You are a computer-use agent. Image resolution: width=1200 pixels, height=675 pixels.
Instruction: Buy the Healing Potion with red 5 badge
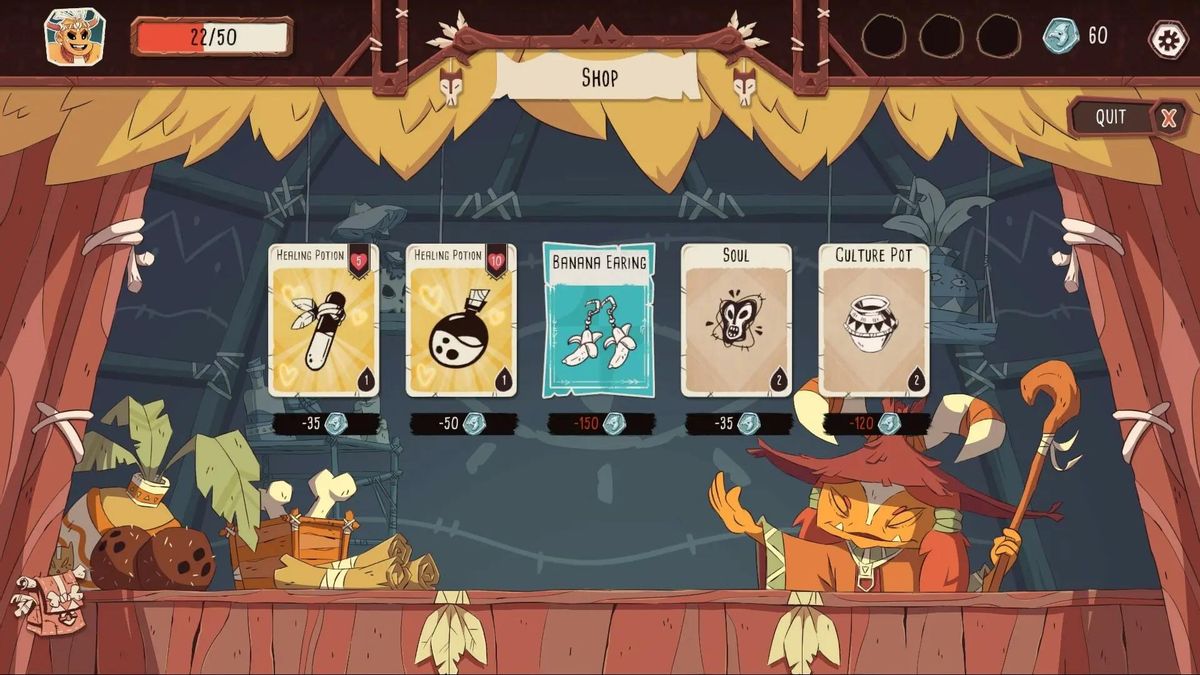[x=323, y=320]
